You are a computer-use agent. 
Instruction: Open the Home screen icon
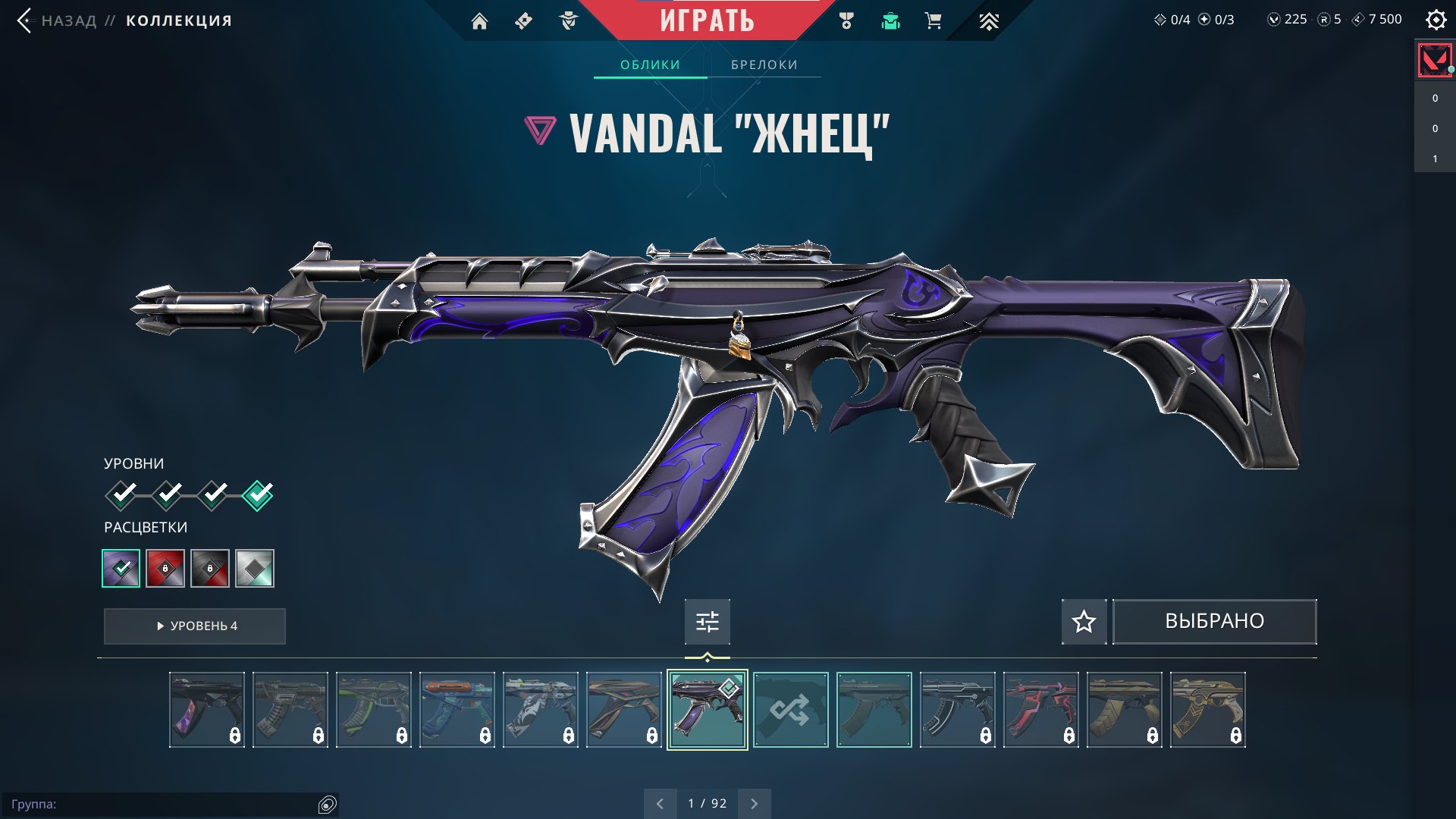481,20
